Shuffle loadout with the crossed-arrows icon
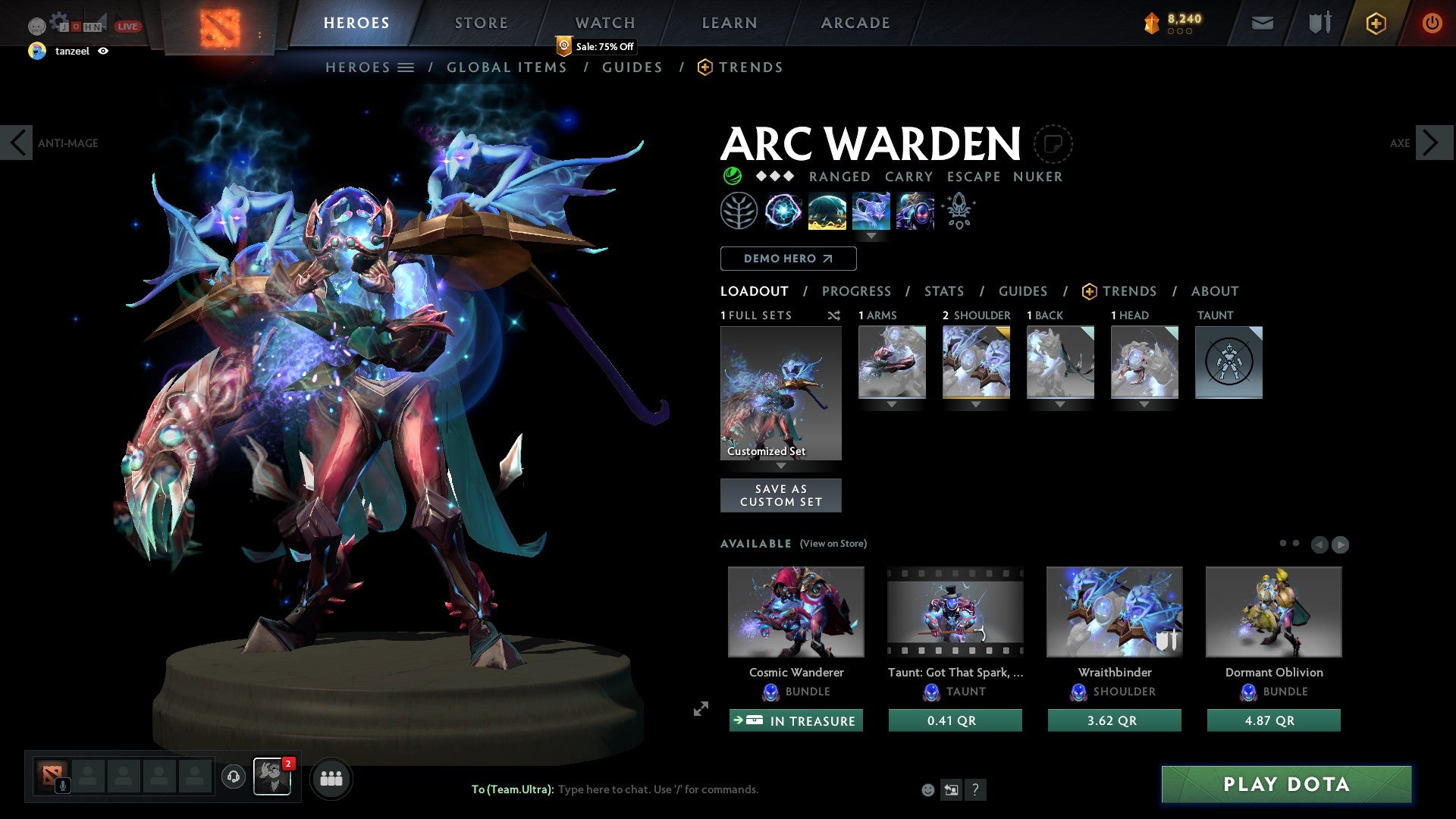The height and width of the screenshot is (819, 1456). pos(833,315)
